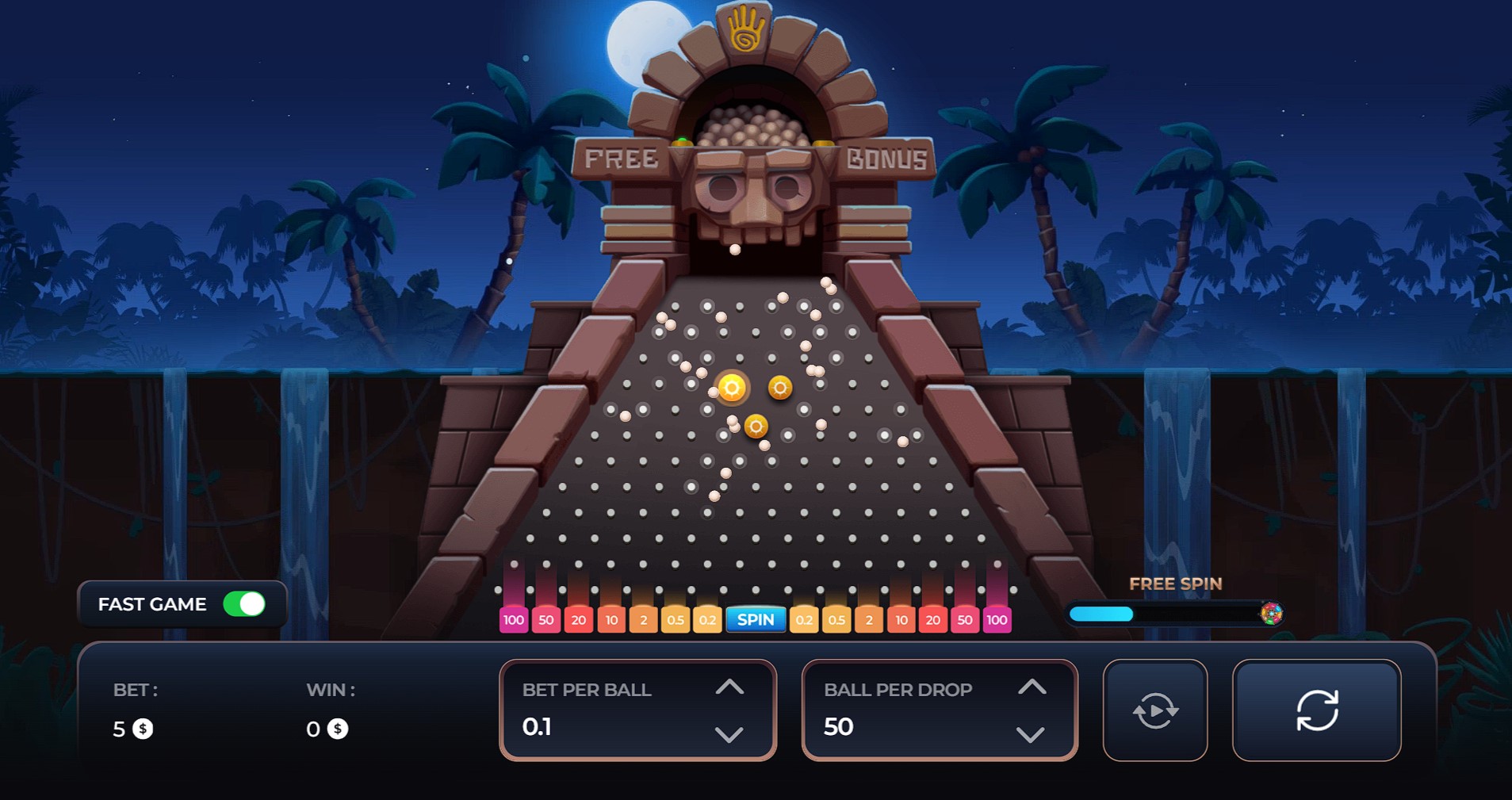This screenshot has height=800, width=1512.
Task: Click the golden spiked coin on the pegboard
Action: [x=731, y=389]
